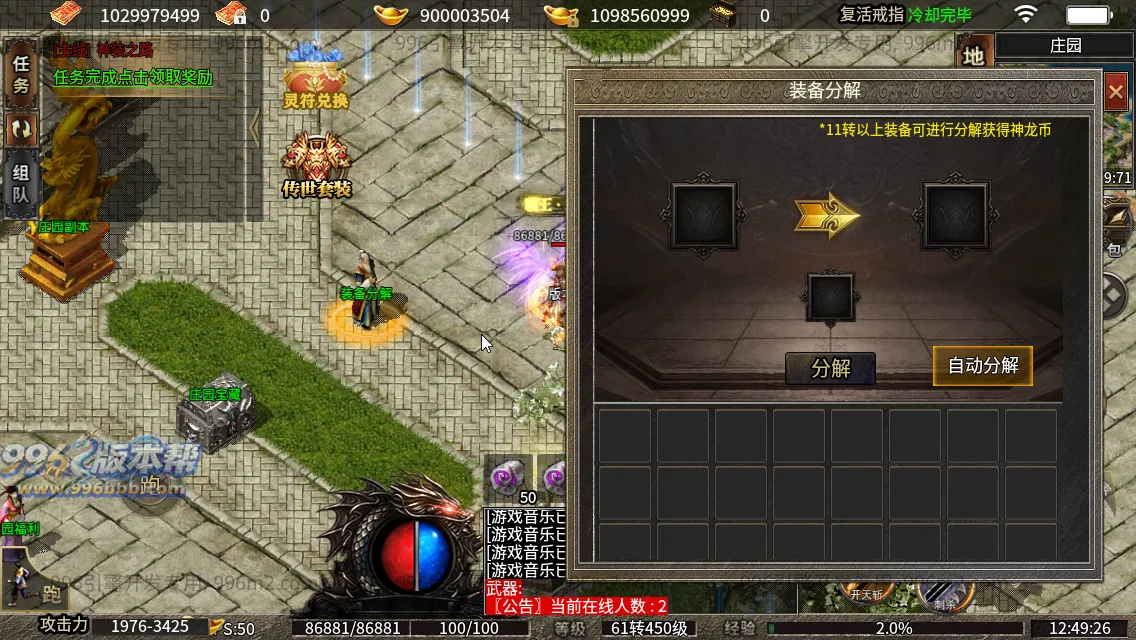Click the 分解 button

tap(830, 368)
